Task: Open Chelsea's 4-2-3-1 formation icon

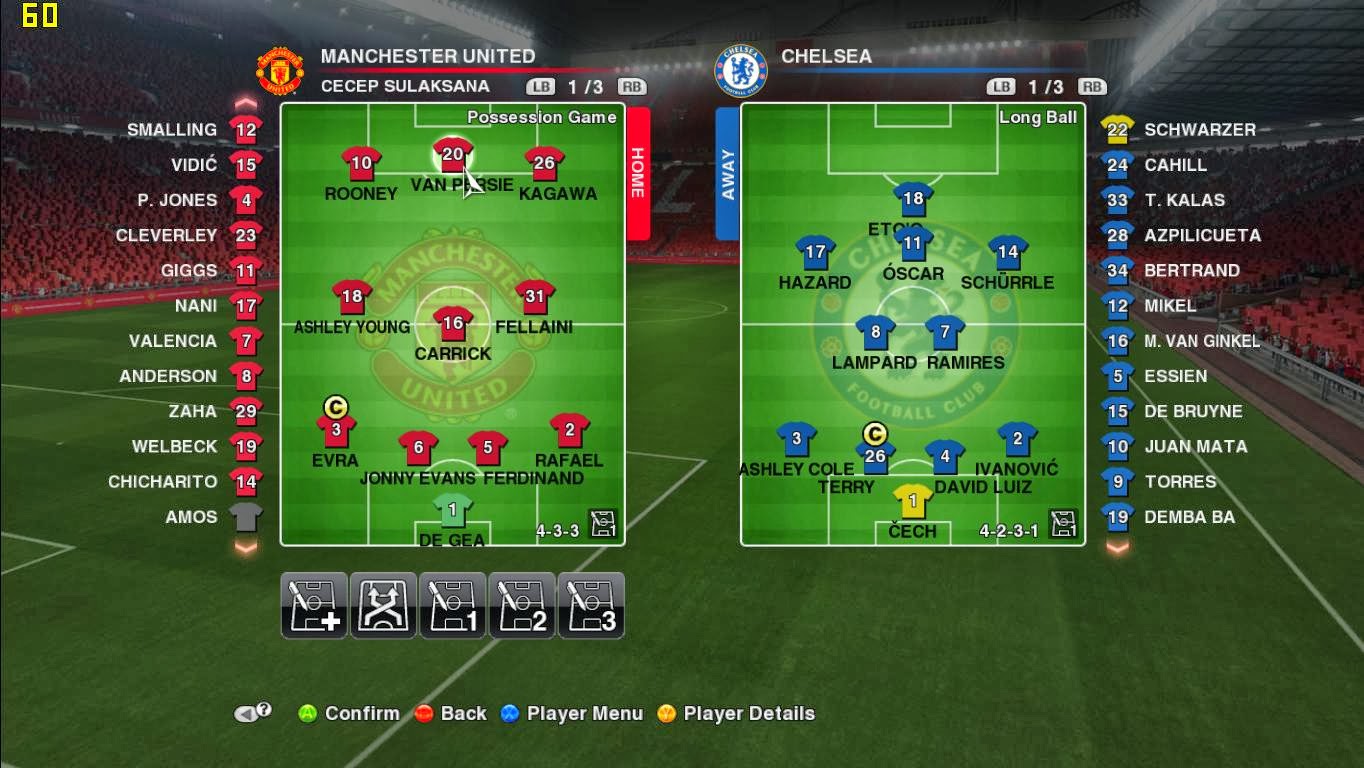Action: (1063, 524)
